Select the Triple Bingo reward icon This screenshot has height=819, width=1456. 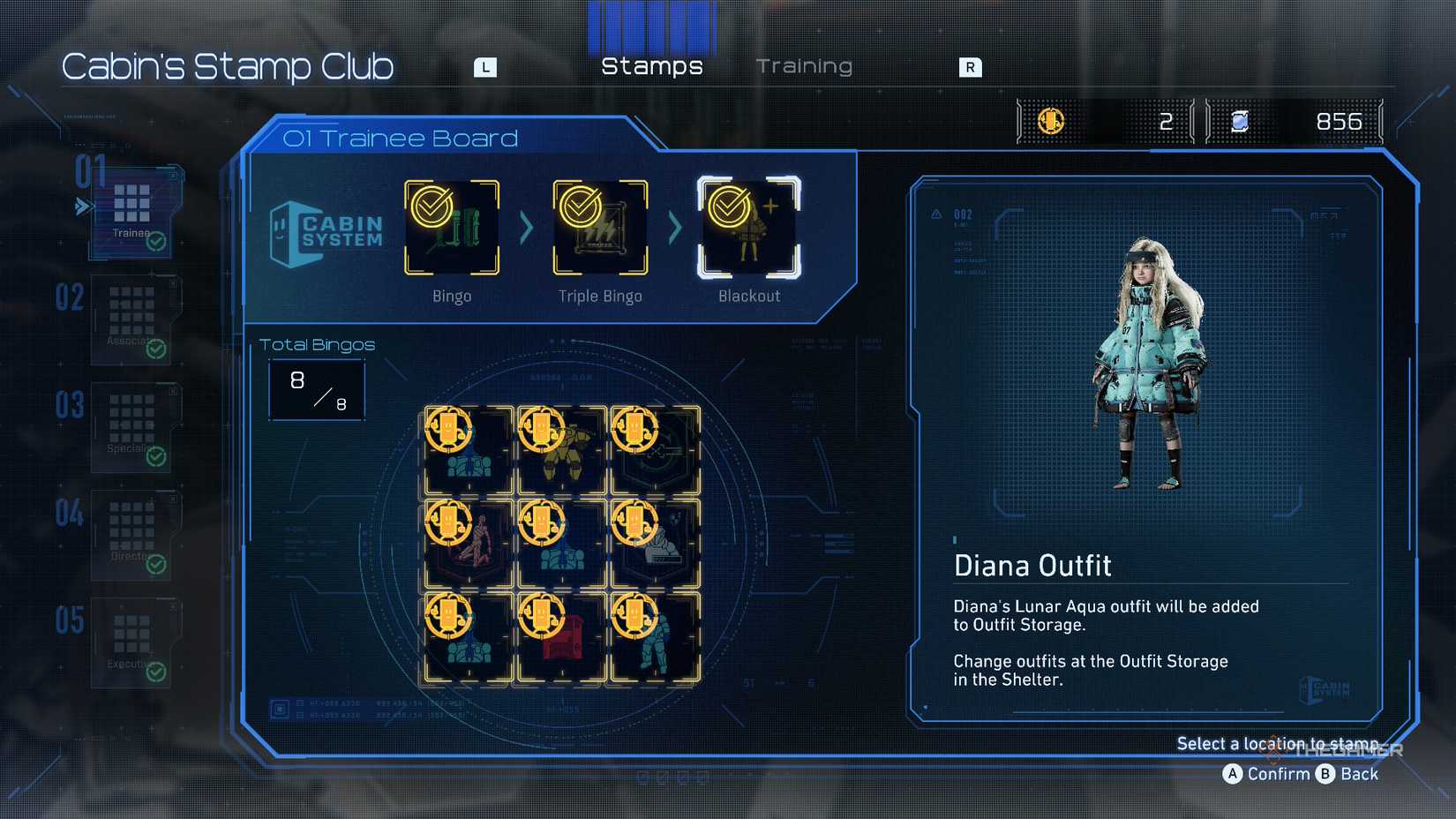pos(599,226)
